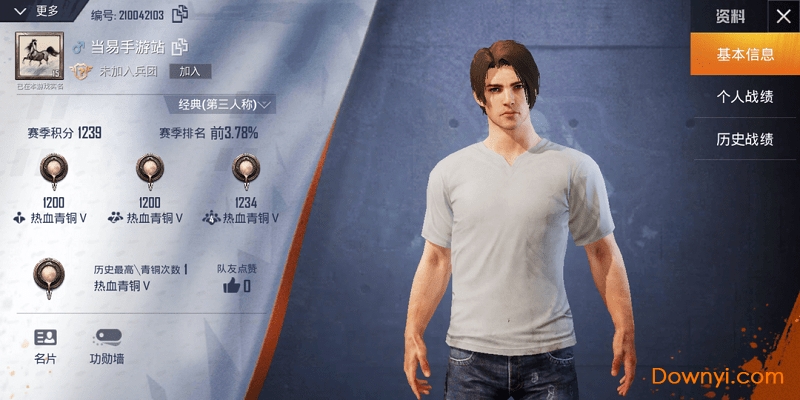The height and width of the screenshot is (400, 800).
Task: Switch to the 个人战绩 tab
Action: tap(745, 97)
